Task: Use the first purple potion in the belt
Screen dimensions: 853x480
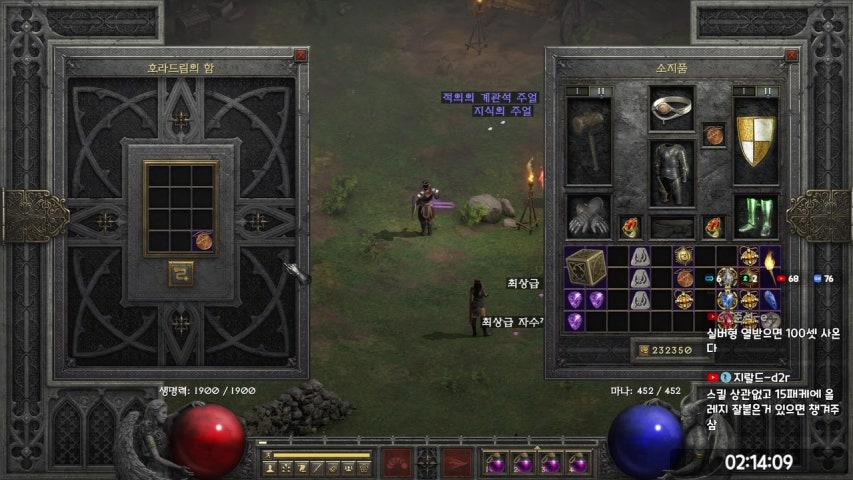Action: [x=495, y=463]
